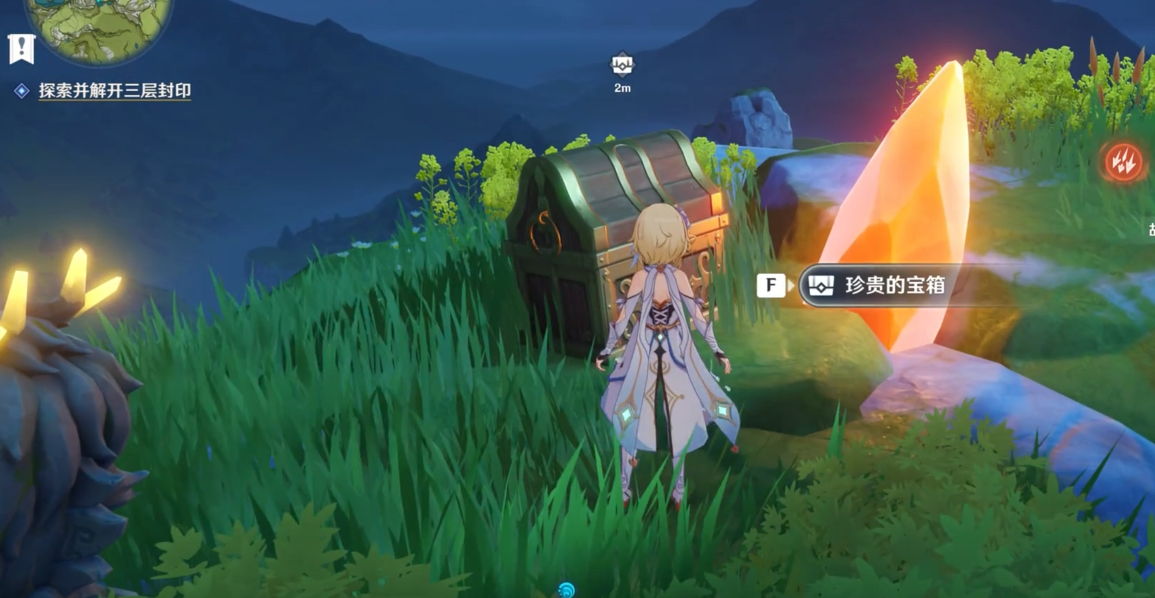Activate the red claw icon
1155x598 pixels.
pyautogui.click(x=1122, y=161)
